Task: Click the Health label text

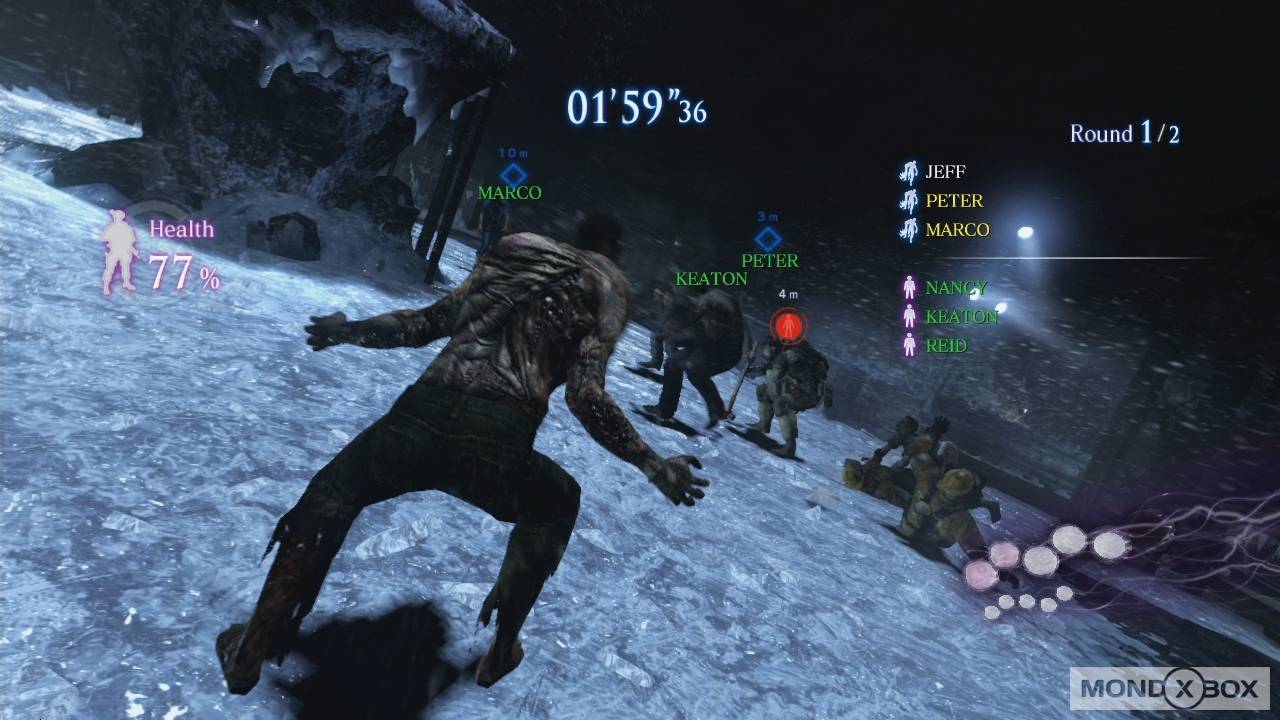Action: 181,229
